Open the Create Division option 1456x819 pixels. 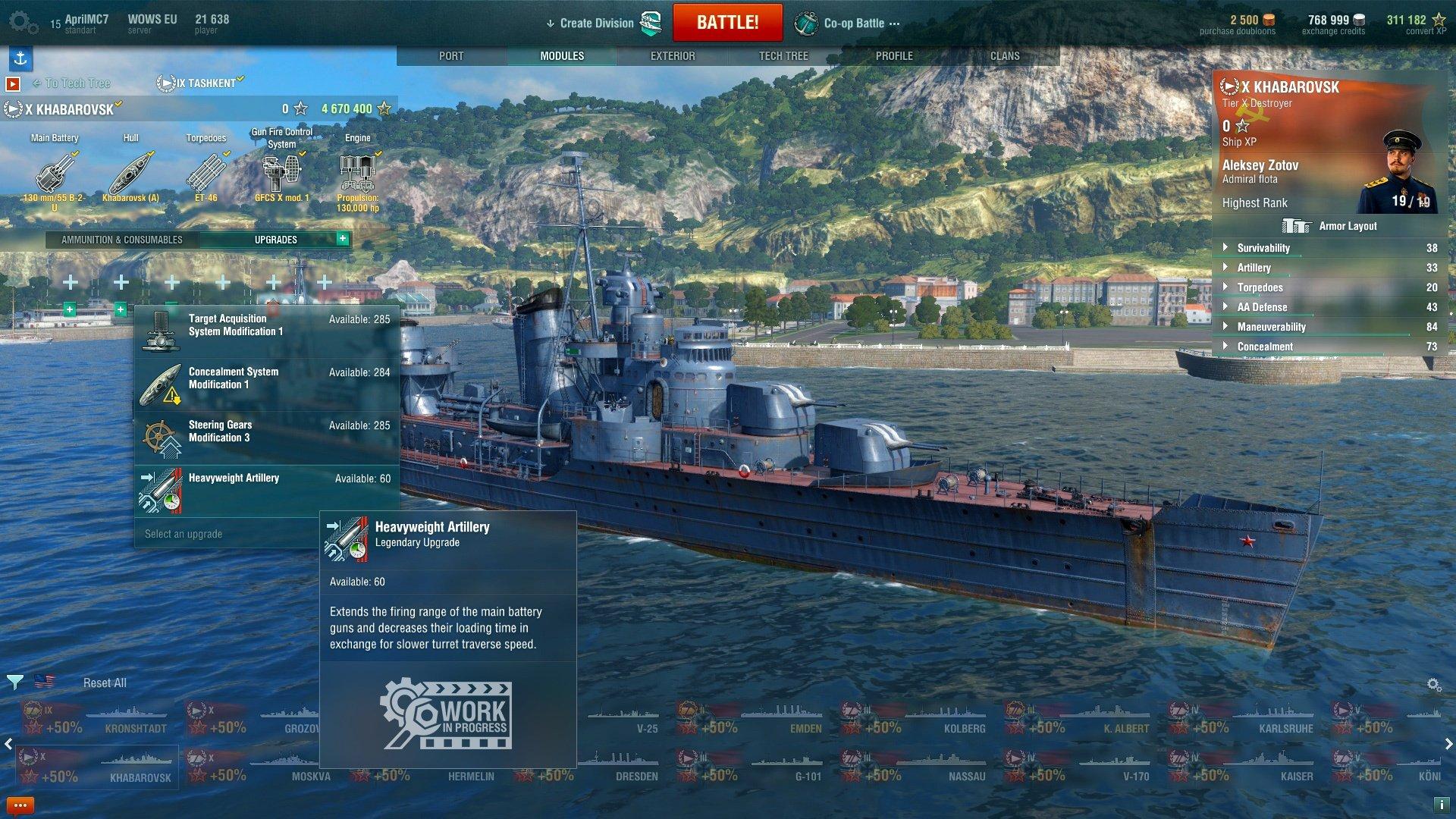pyautogui.click(x=596, y=24)
